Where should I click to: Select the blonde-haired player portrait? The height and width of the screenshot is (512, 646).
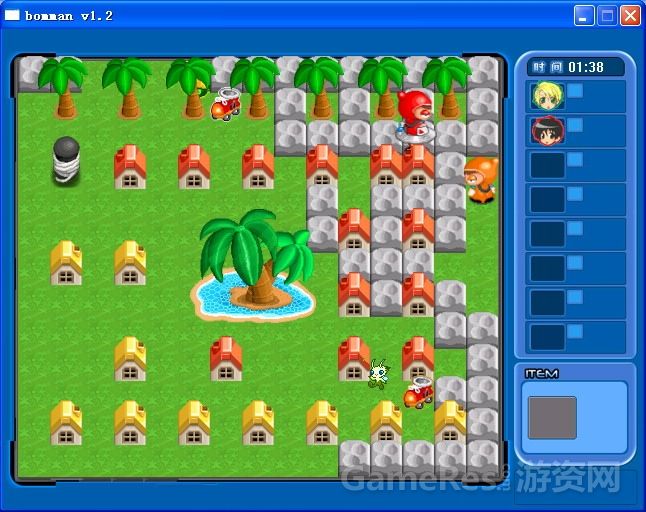click(547, 97)
